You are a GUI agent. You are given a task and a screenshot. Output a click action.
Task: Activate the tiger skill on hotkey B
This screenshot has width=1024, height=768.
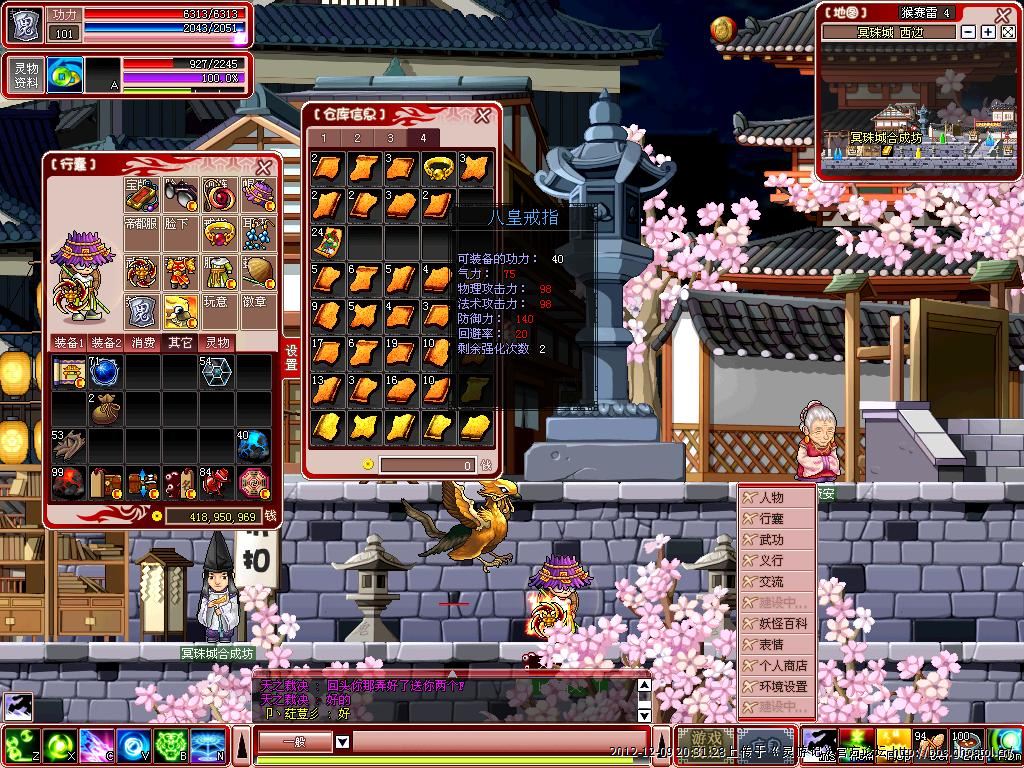pyautogui.click(x=171, y=744)
